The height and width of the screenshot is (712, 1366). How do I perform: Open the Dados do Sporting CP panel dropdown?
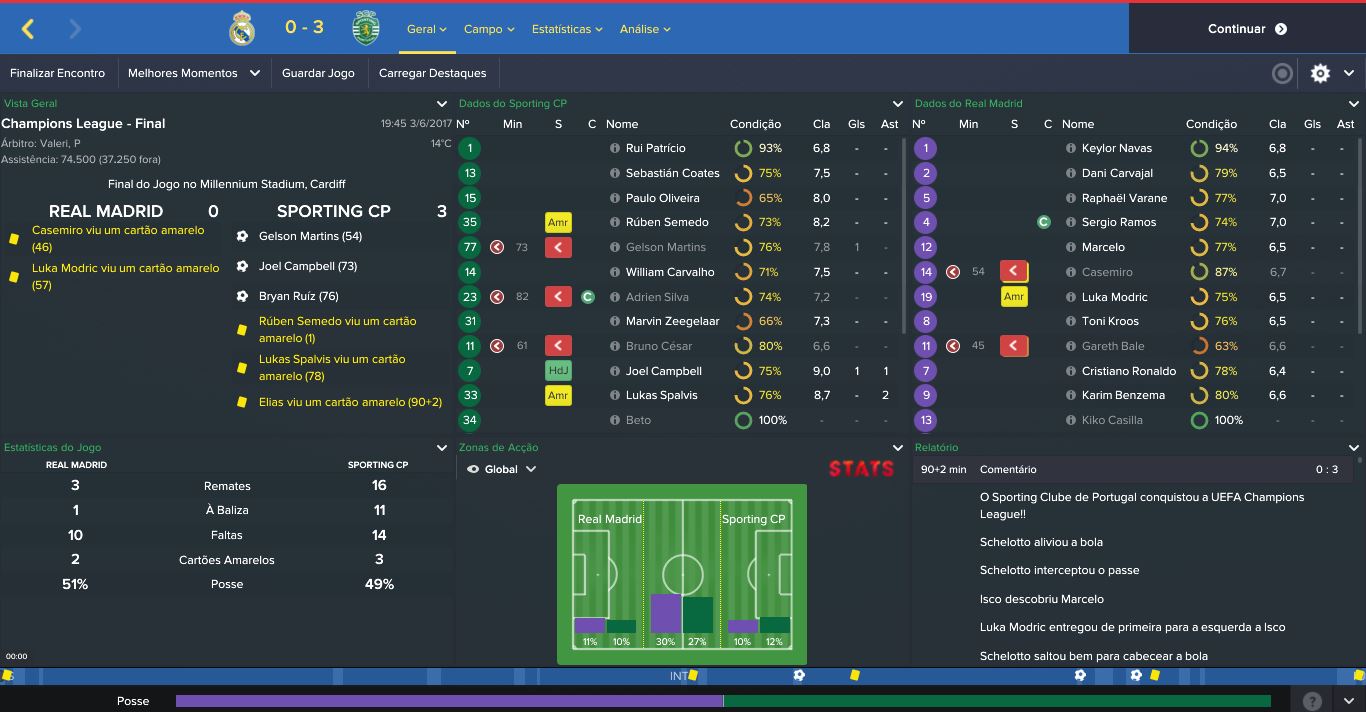898,104
